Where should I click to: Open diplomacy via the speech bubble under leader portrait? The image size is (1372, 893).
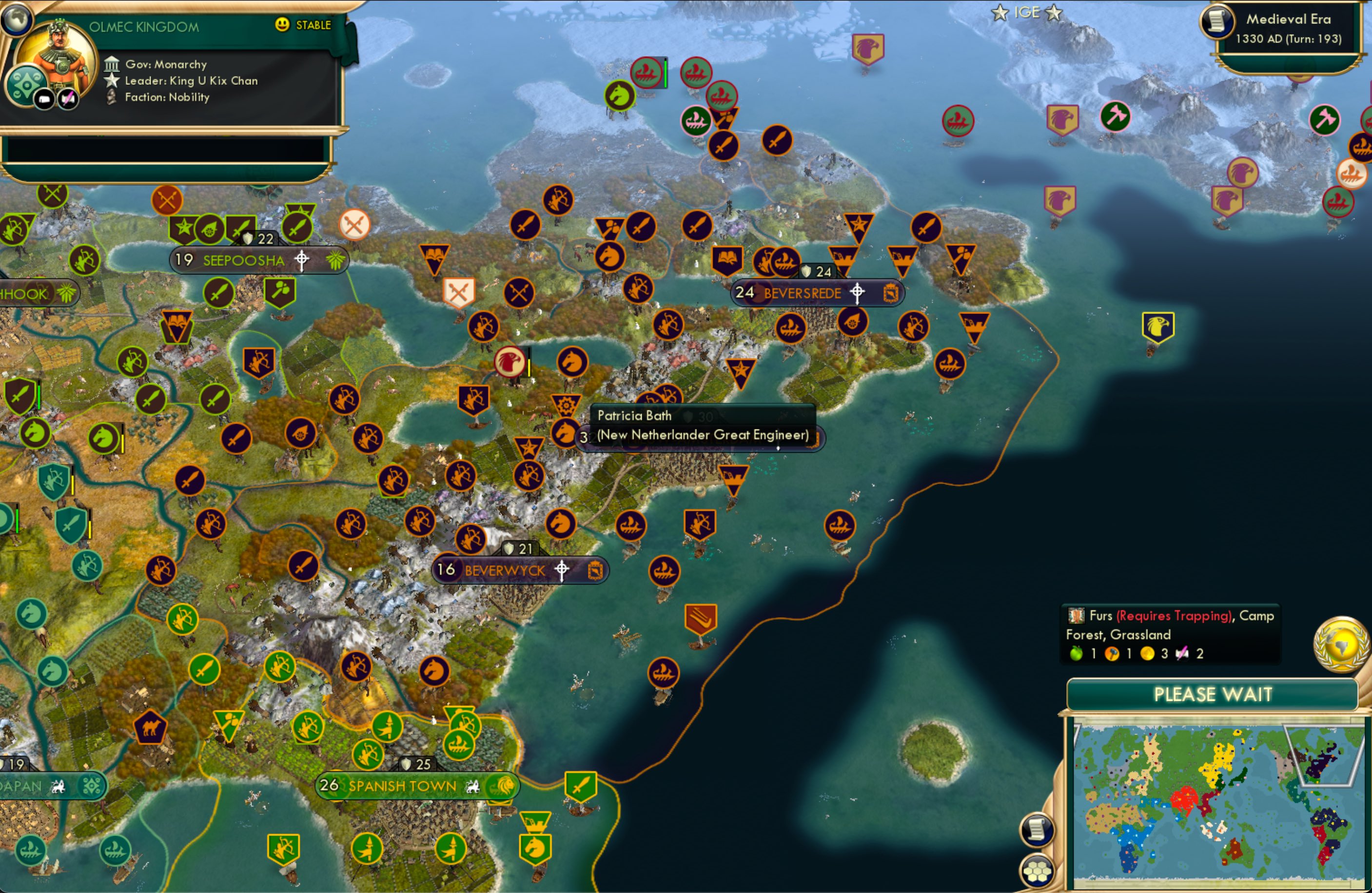(44, 98)
